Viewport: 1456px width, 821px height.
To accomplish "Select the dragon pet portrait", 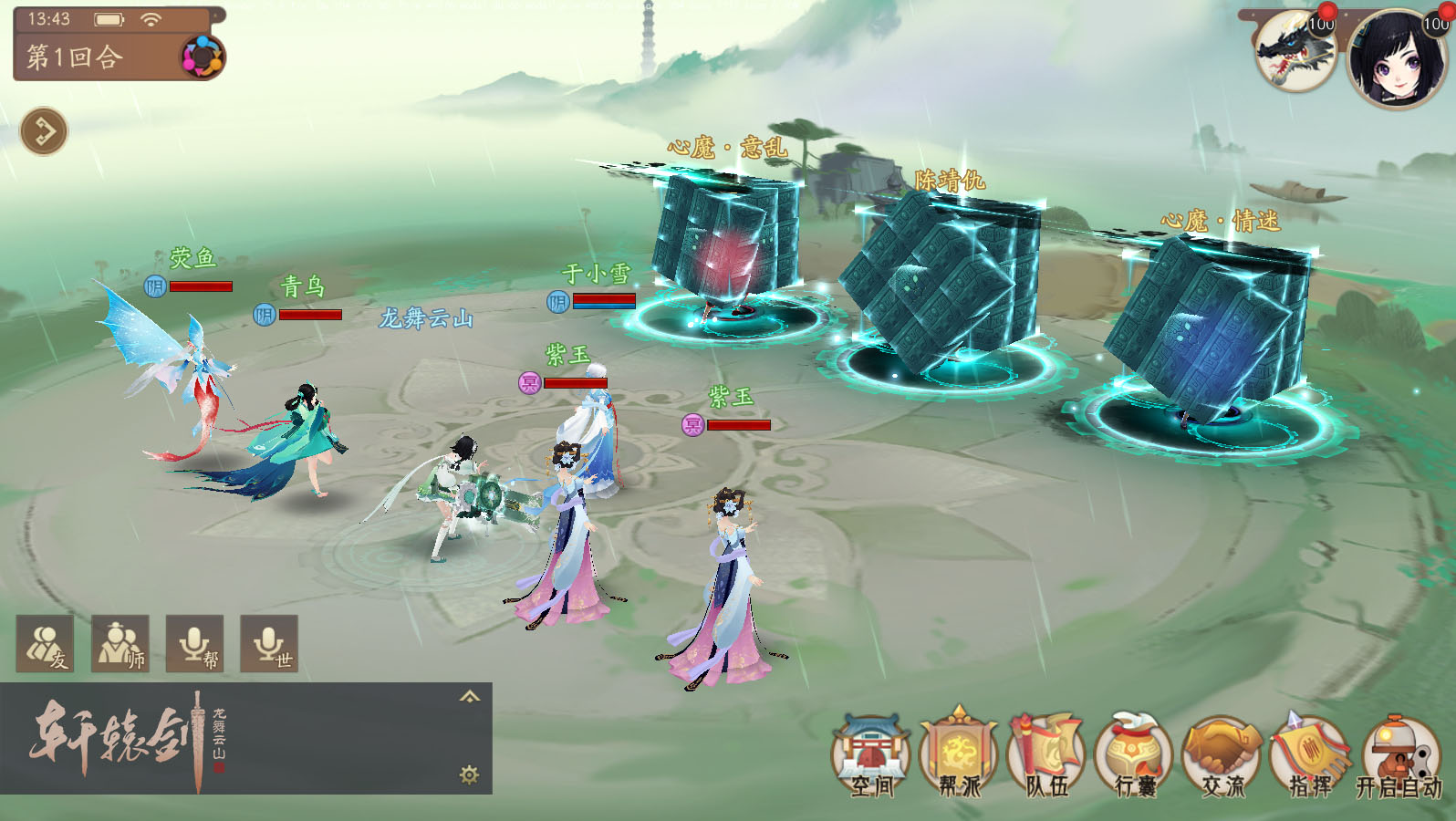I will [x=1295, y=51].
